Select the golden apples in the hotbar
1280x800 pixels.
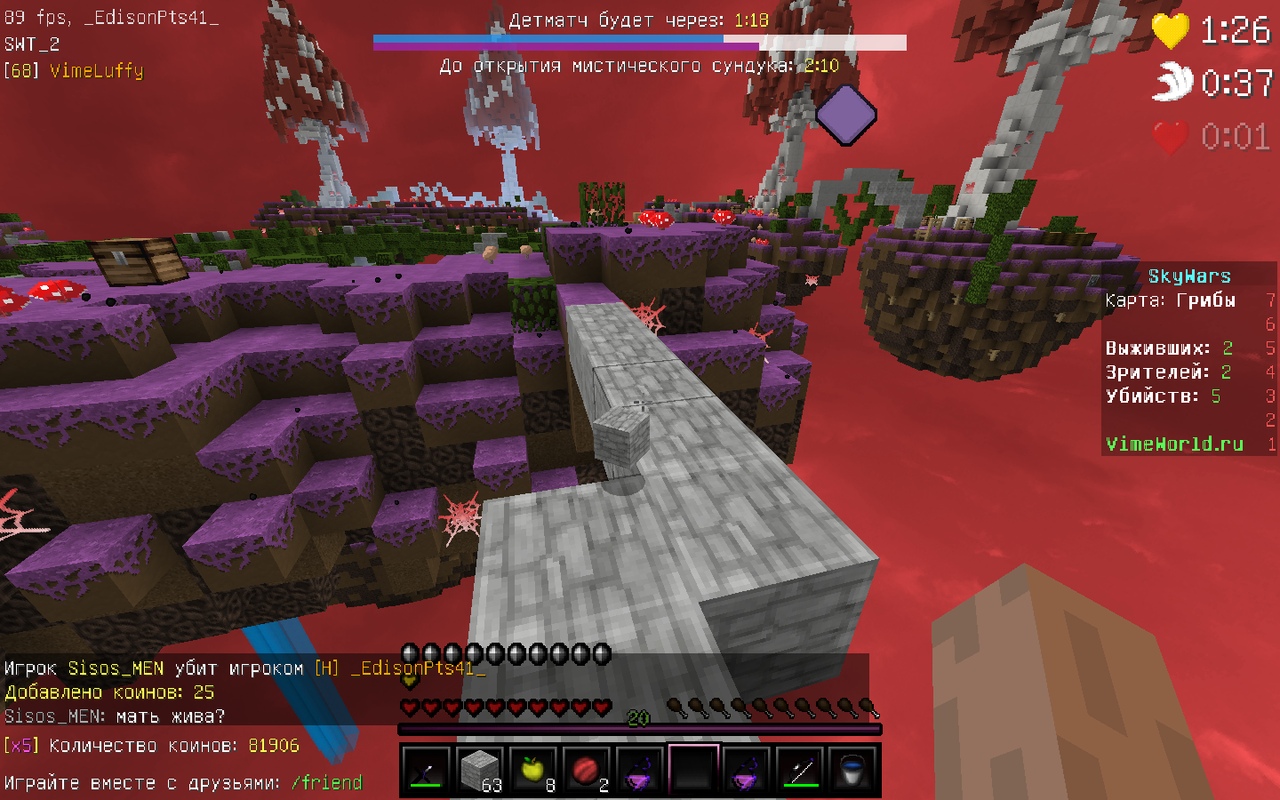pyautogui.click(x=533, y=770)
